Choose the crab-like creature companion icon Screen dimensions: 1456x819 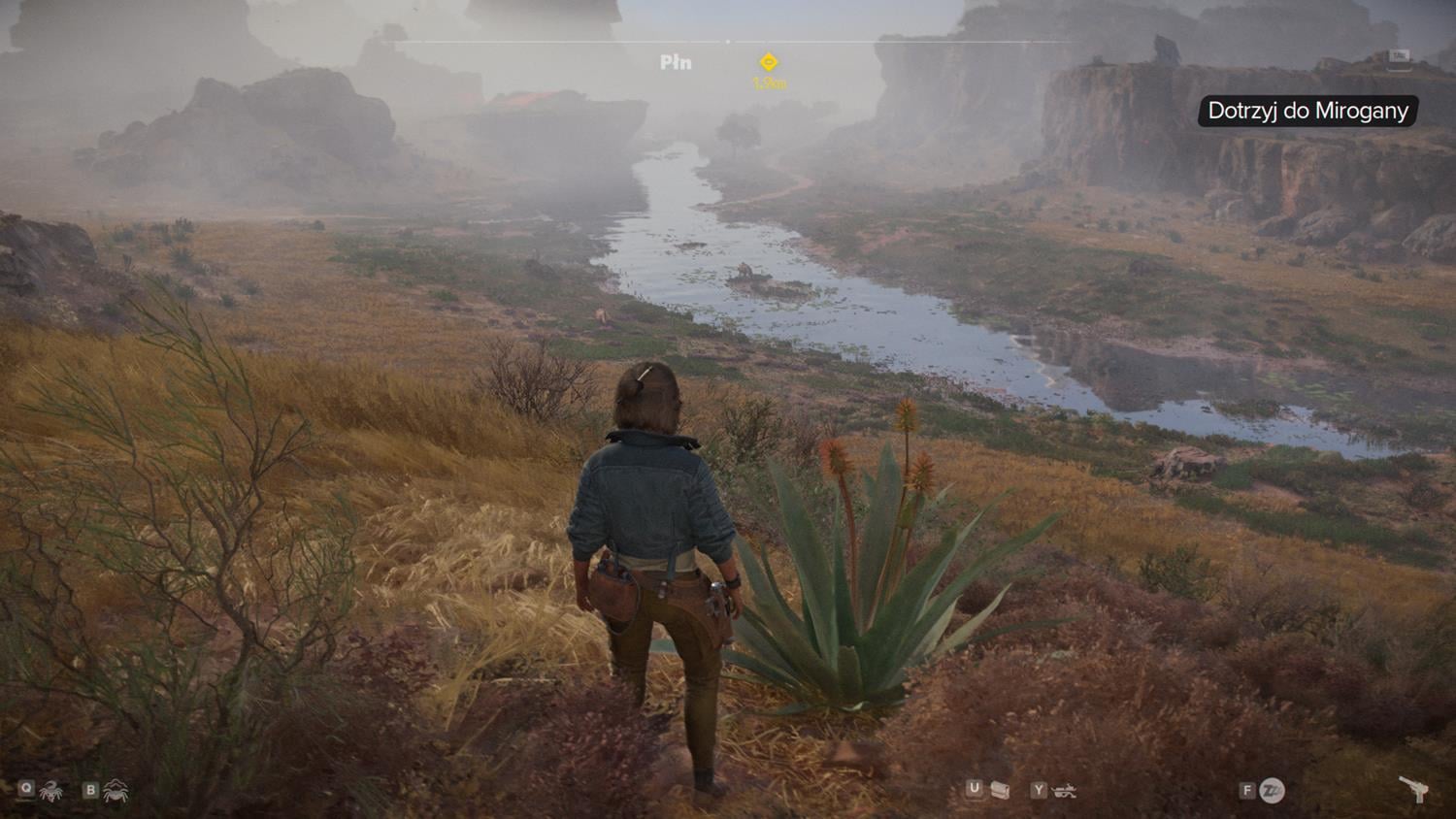click(x=116, y=791)
